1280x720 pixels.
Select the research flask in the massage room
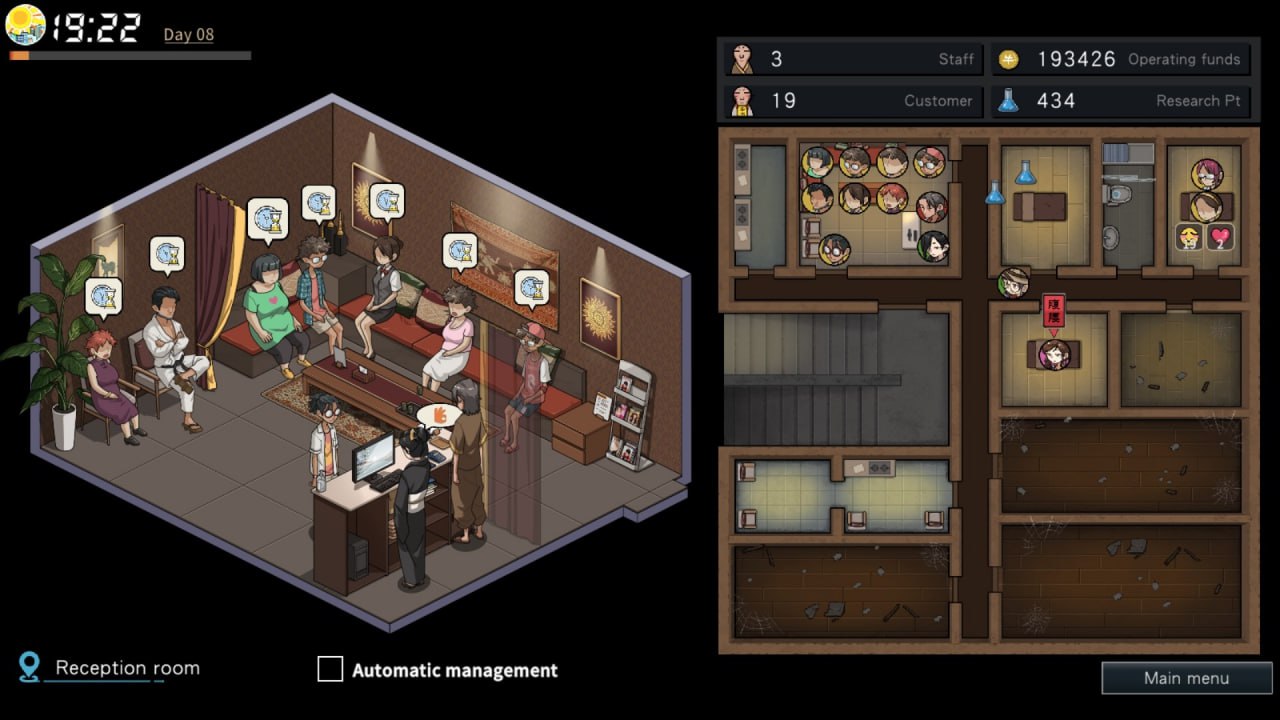[x=1025, y=172]
